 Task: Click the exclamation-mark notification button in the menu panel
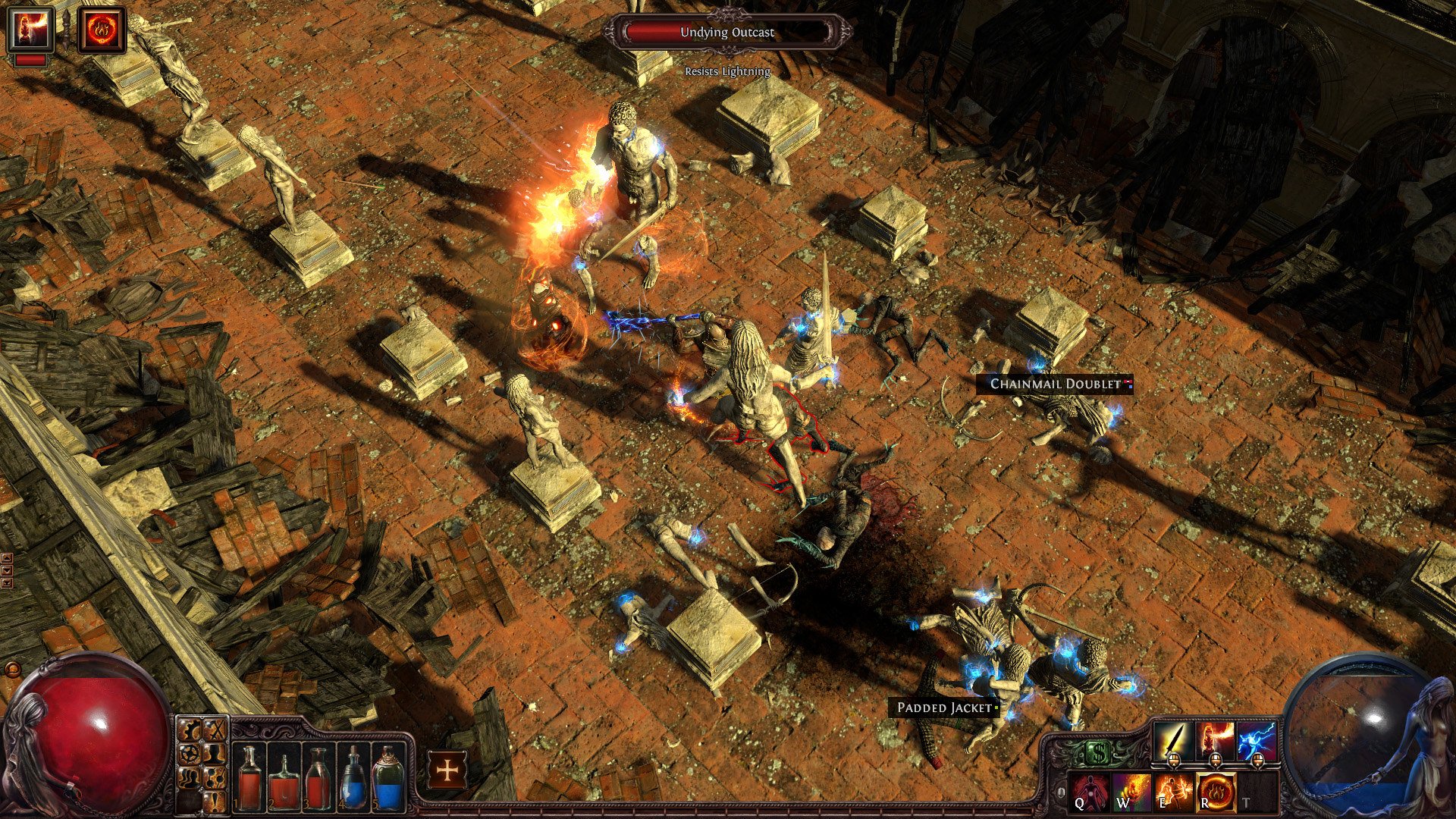point(215,802)
